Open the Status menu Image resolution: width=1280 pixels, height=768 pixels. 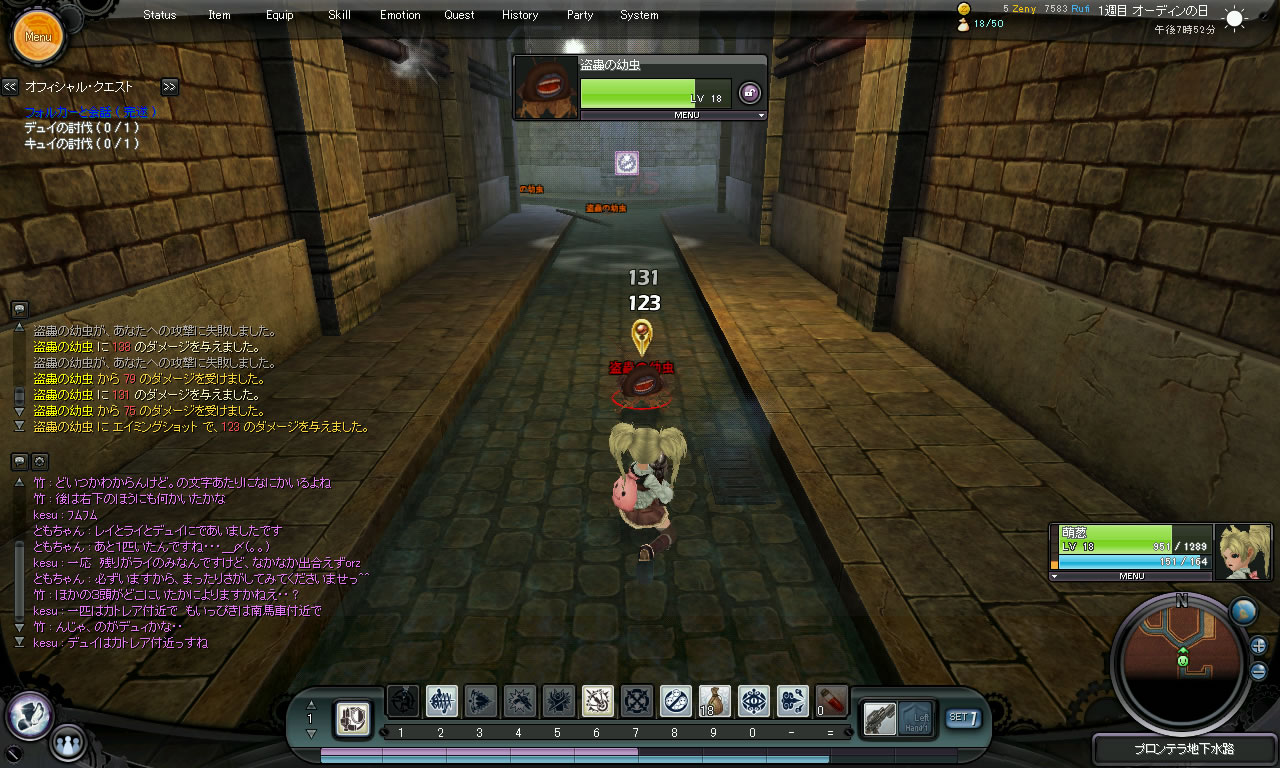[x=160, y=15]
